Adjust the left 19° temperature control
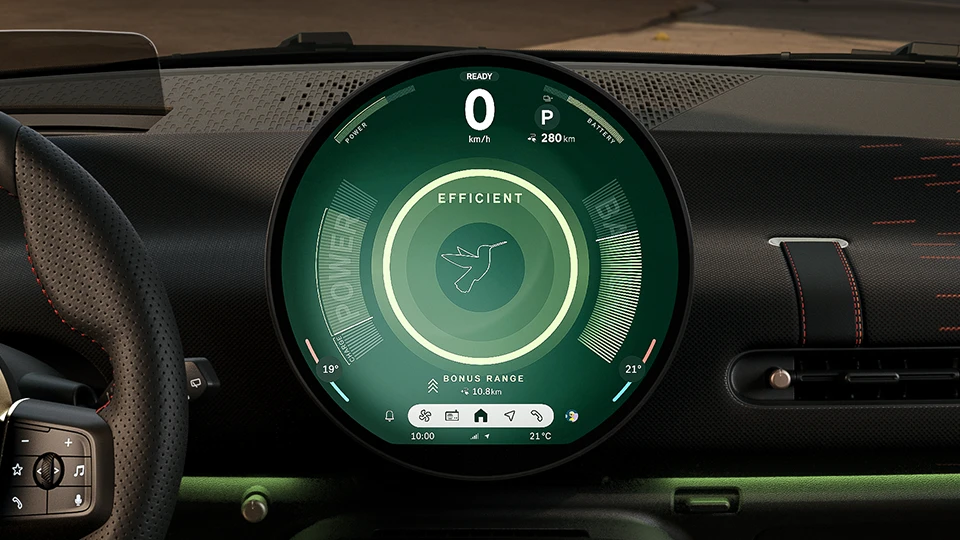 point(330,370)
